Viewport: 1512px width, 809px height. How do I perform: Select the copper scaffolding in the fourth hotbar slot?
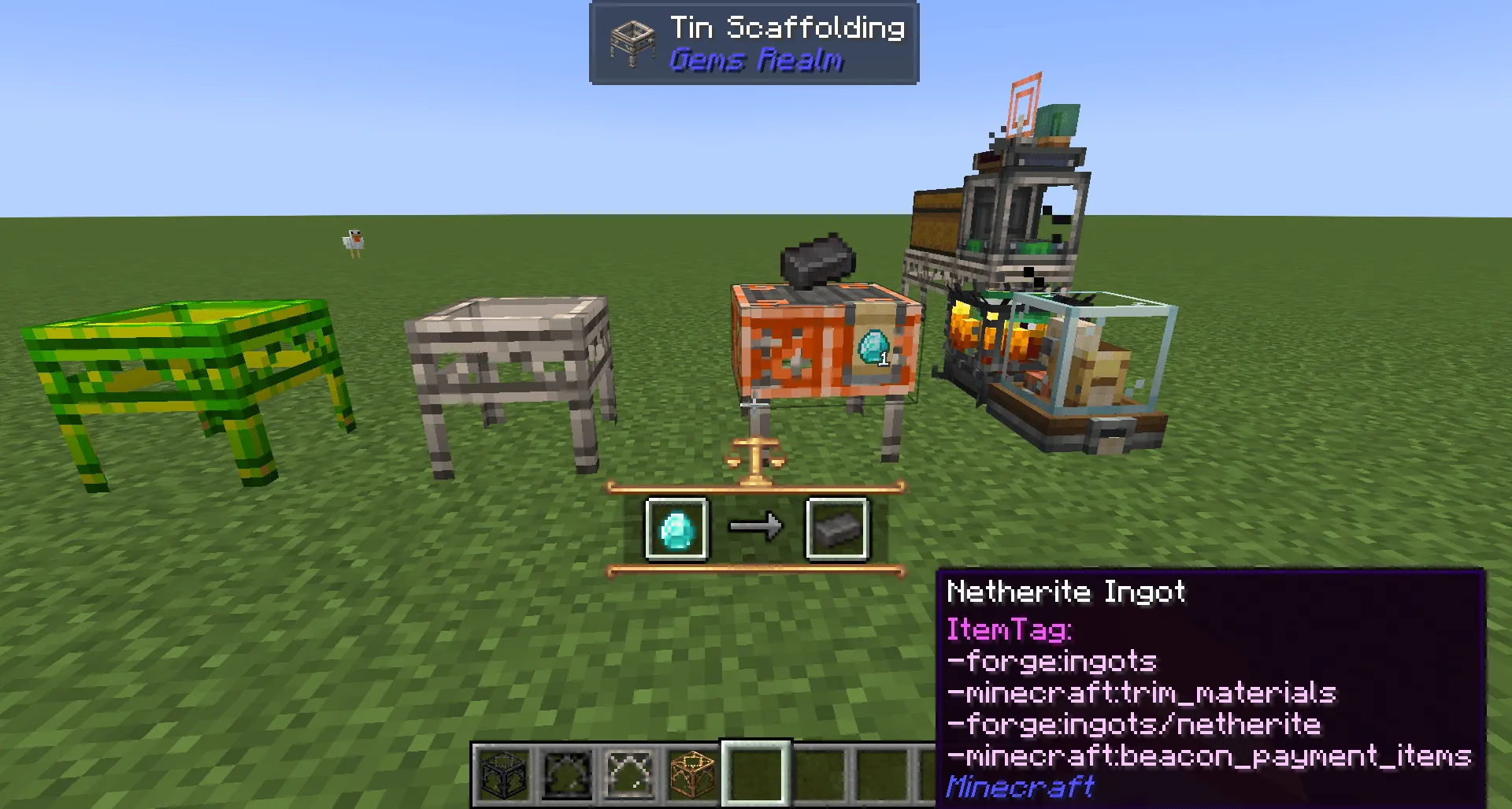click(x=693, y=775)
